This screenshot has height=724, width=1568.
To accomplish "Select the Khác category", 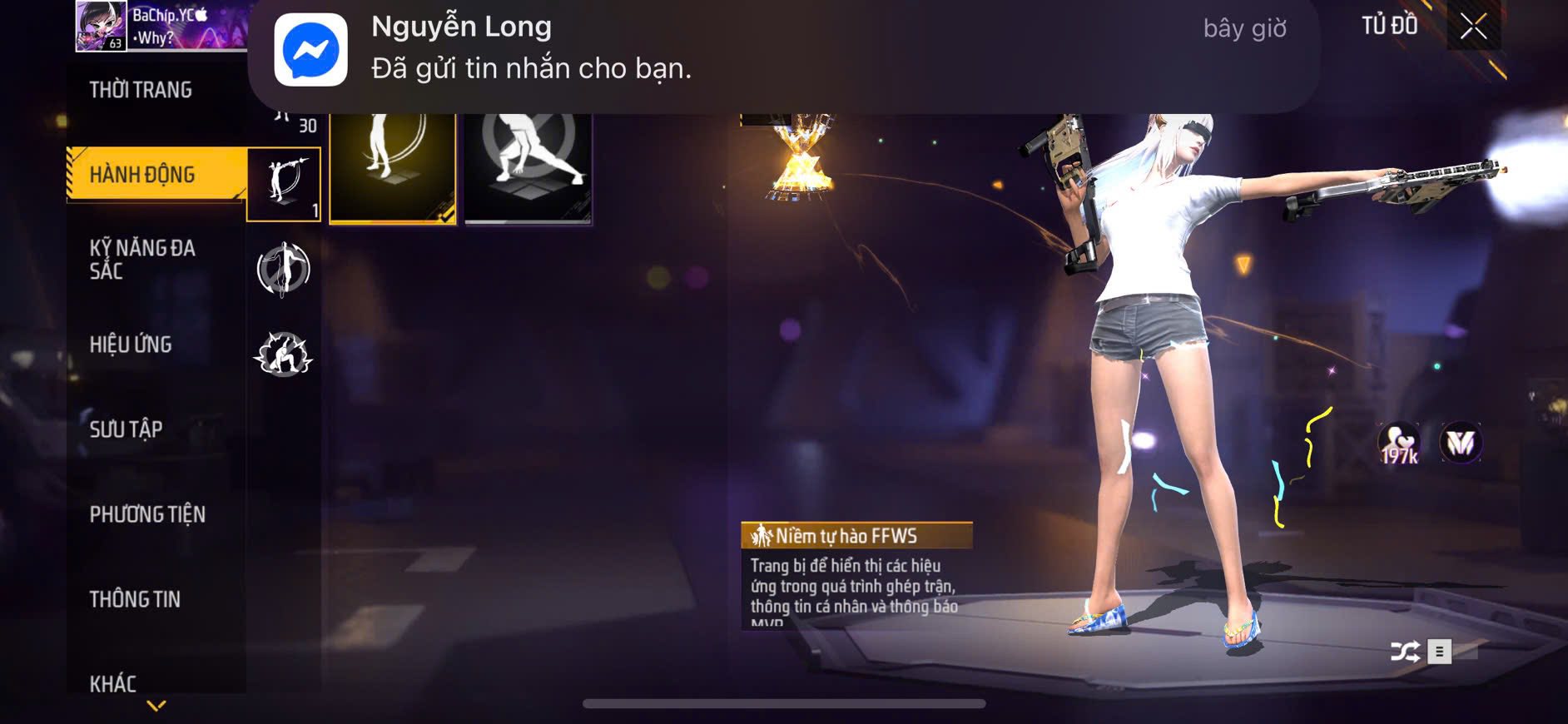I will click(113, 683).
